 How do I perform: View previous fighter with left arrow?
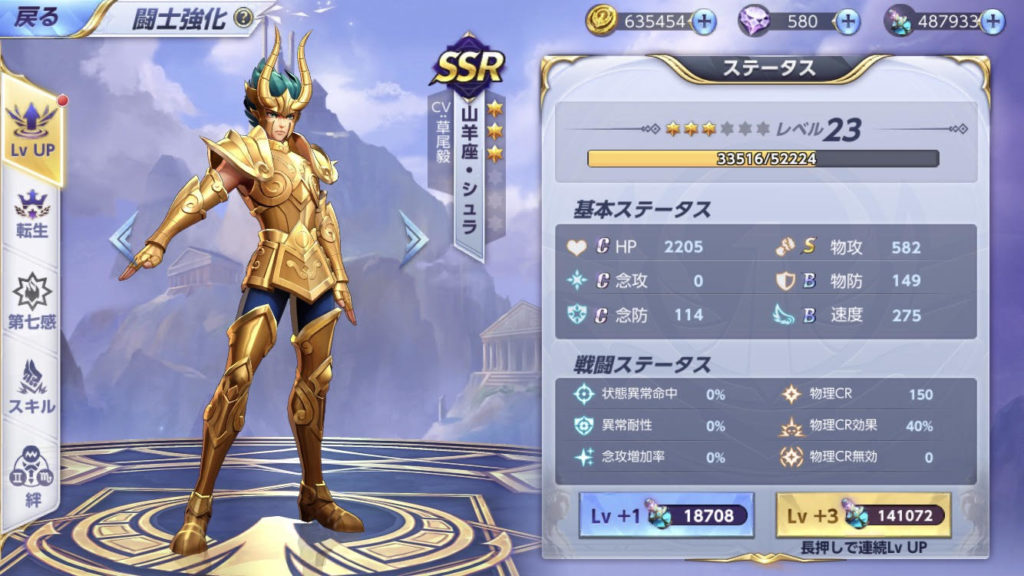[123, 238]
